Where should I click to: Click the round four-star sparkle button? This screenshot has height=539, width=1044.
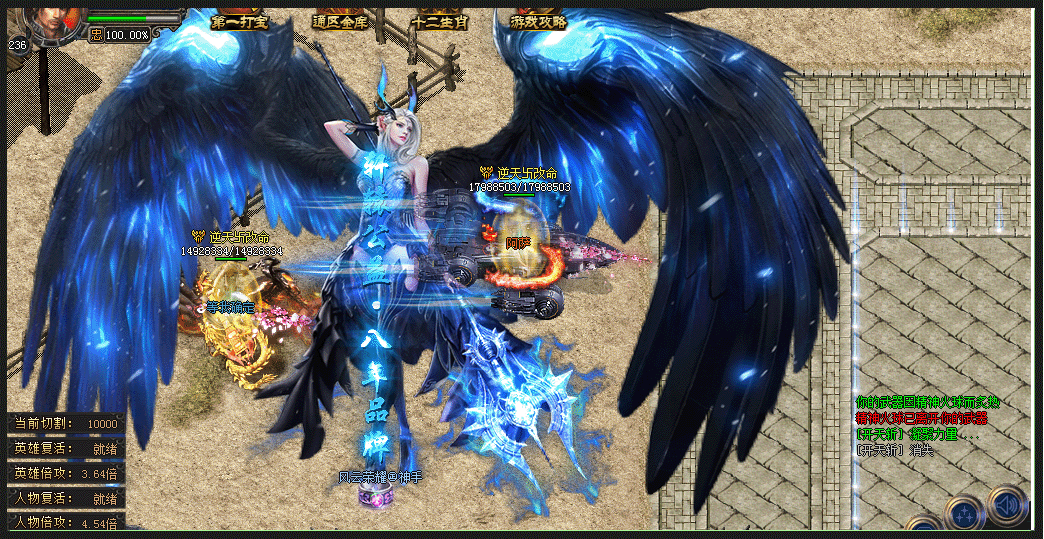click(965, 514)
